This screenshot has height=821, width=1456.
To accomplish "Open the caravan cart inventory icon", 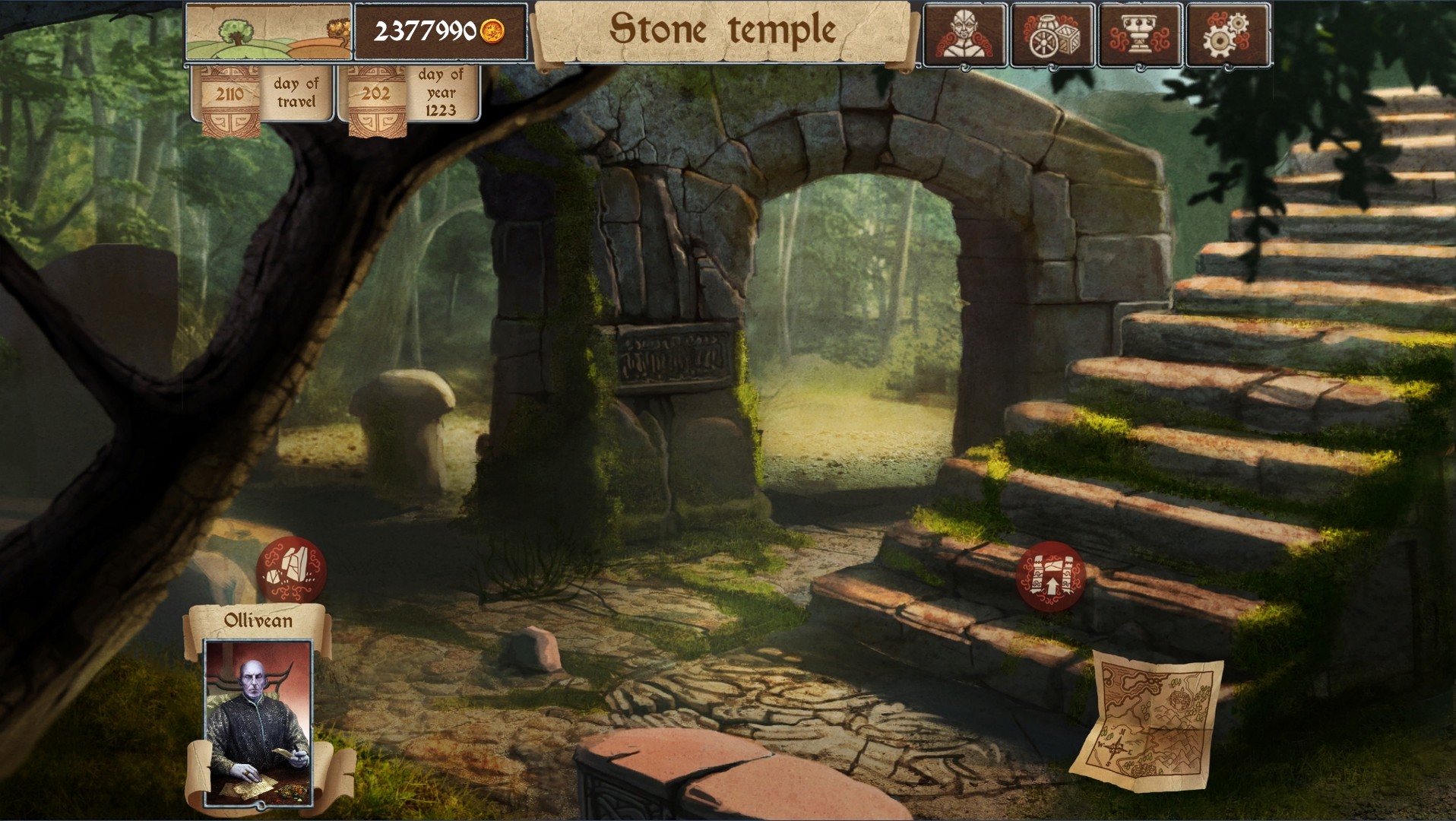I will 1050,33.
